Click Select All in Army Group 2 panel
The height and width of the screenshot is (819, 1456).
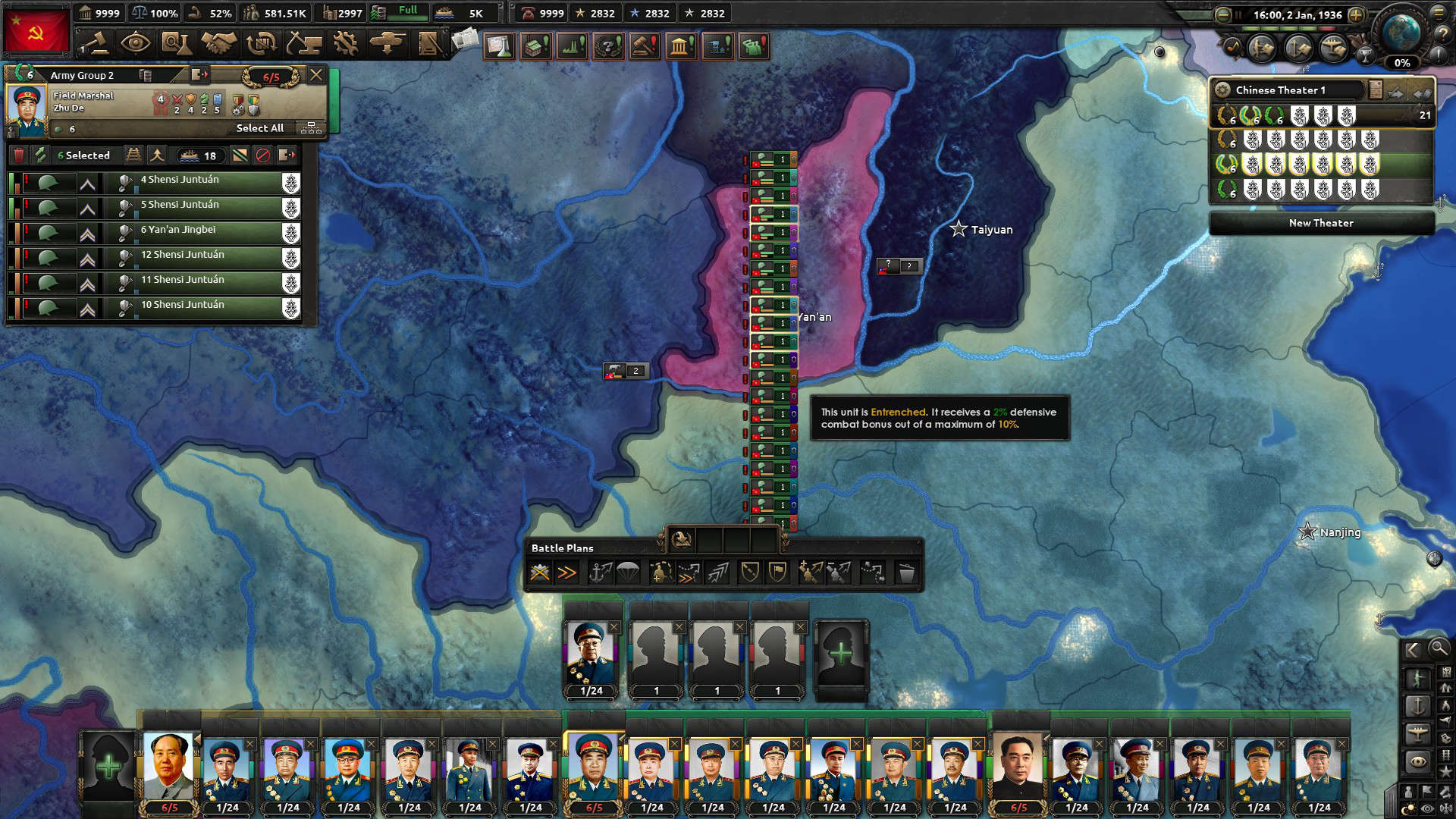pos(260,129)
